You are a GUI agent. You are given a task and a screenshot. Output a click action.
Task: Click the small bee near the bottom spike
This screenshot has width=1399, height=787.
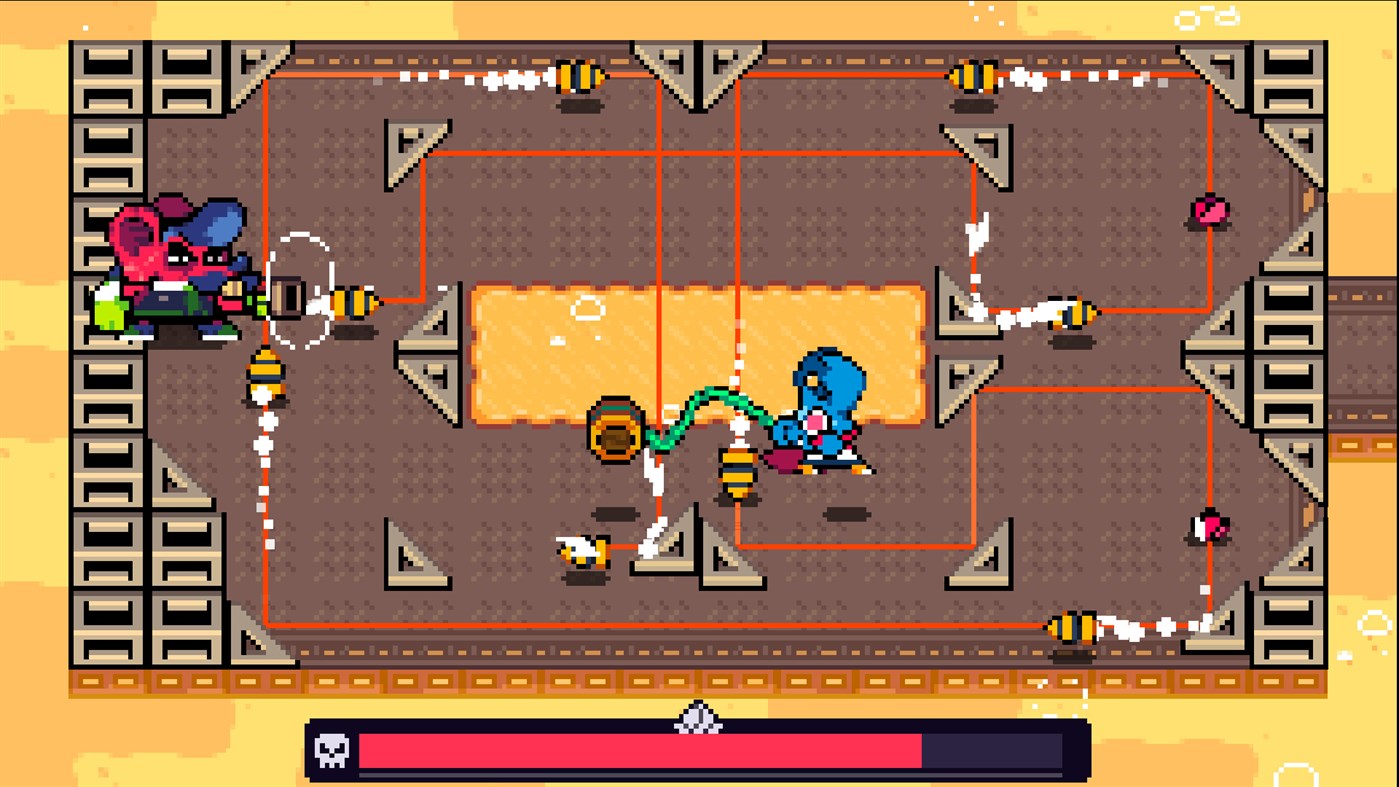click(585, 550)
